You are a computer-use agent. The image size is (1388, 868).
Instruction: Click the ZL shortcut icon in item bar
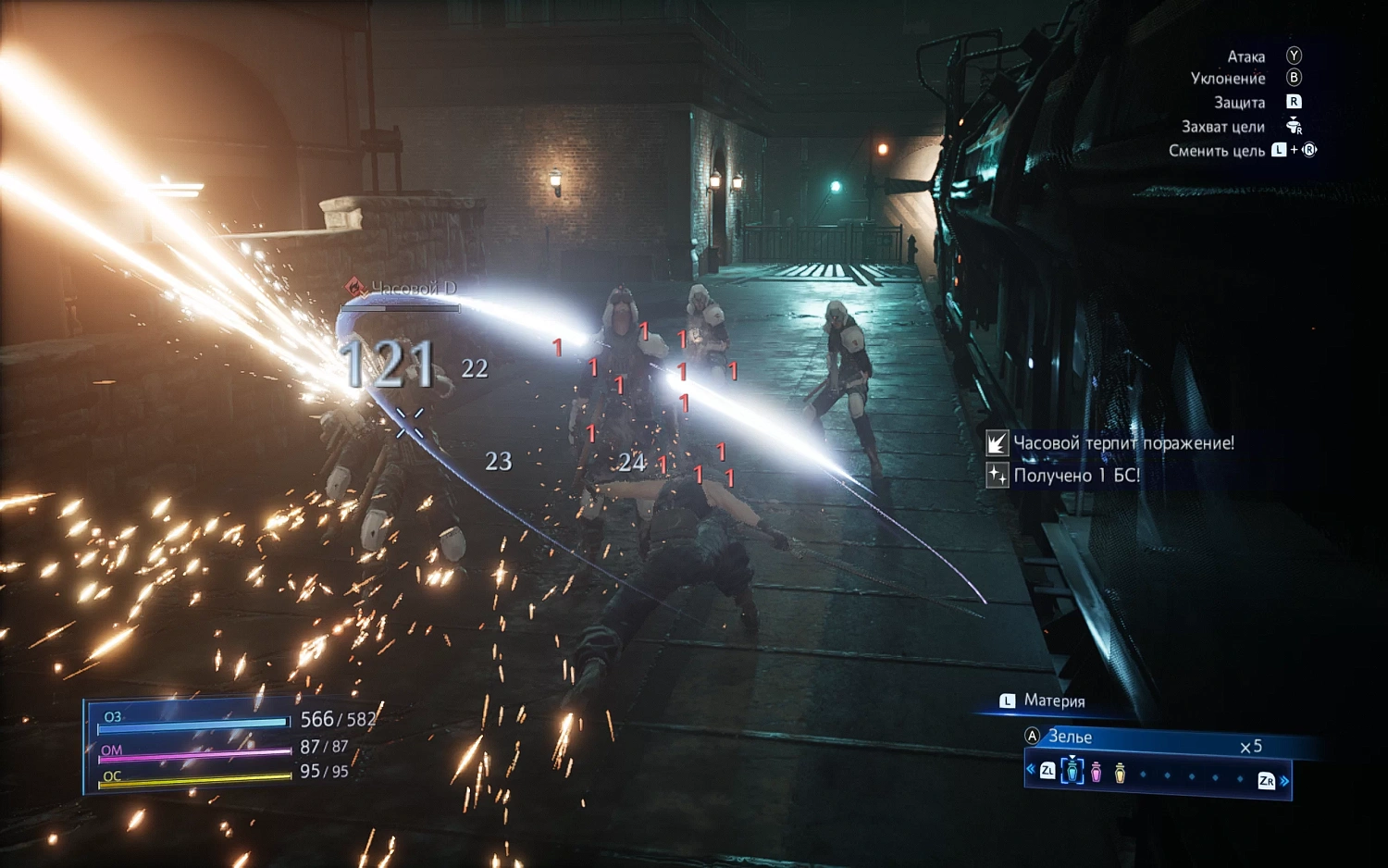point(1048,771)
